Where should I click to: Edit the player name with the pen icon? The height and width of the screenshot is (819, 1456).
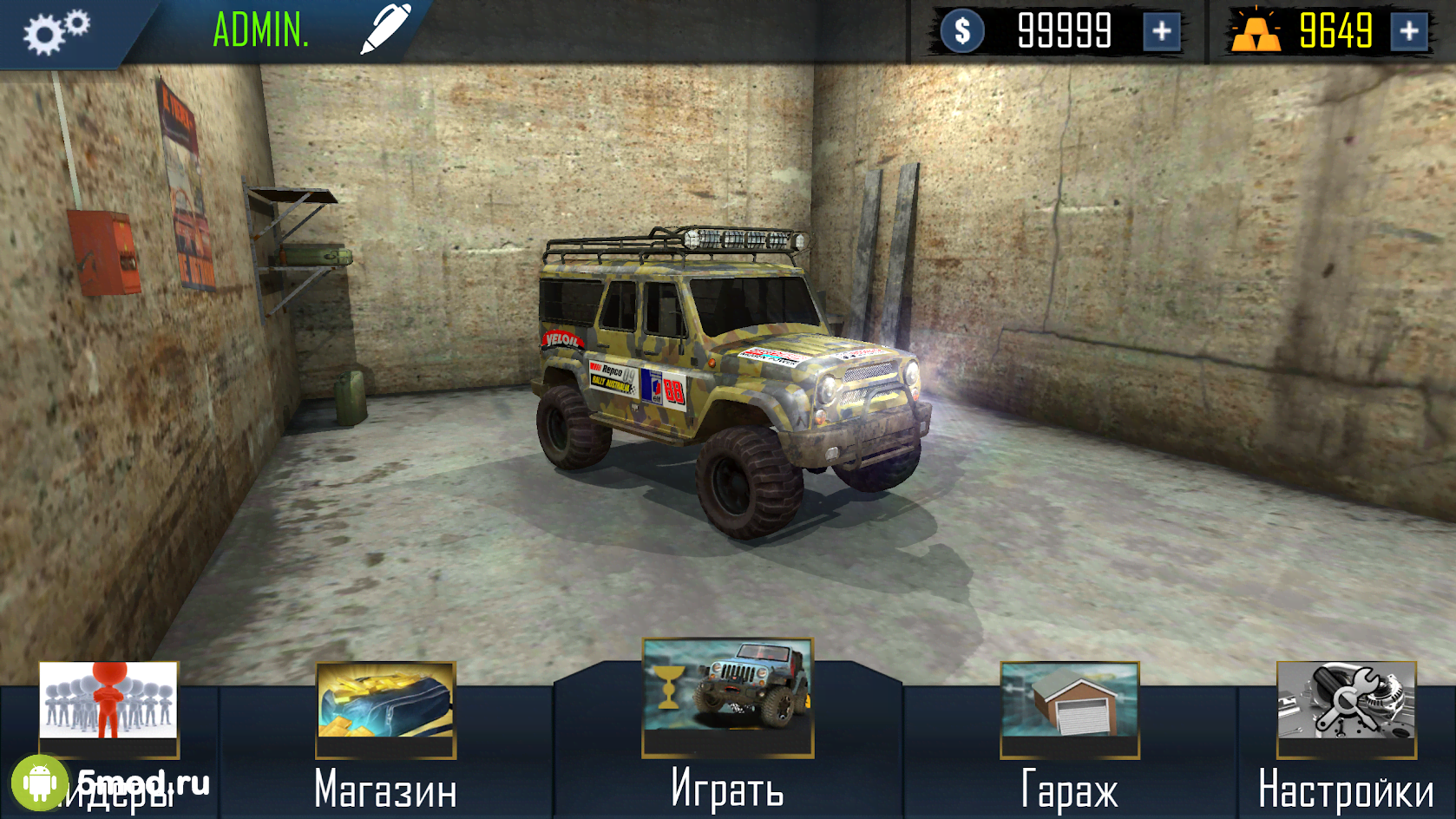(385, 29)
